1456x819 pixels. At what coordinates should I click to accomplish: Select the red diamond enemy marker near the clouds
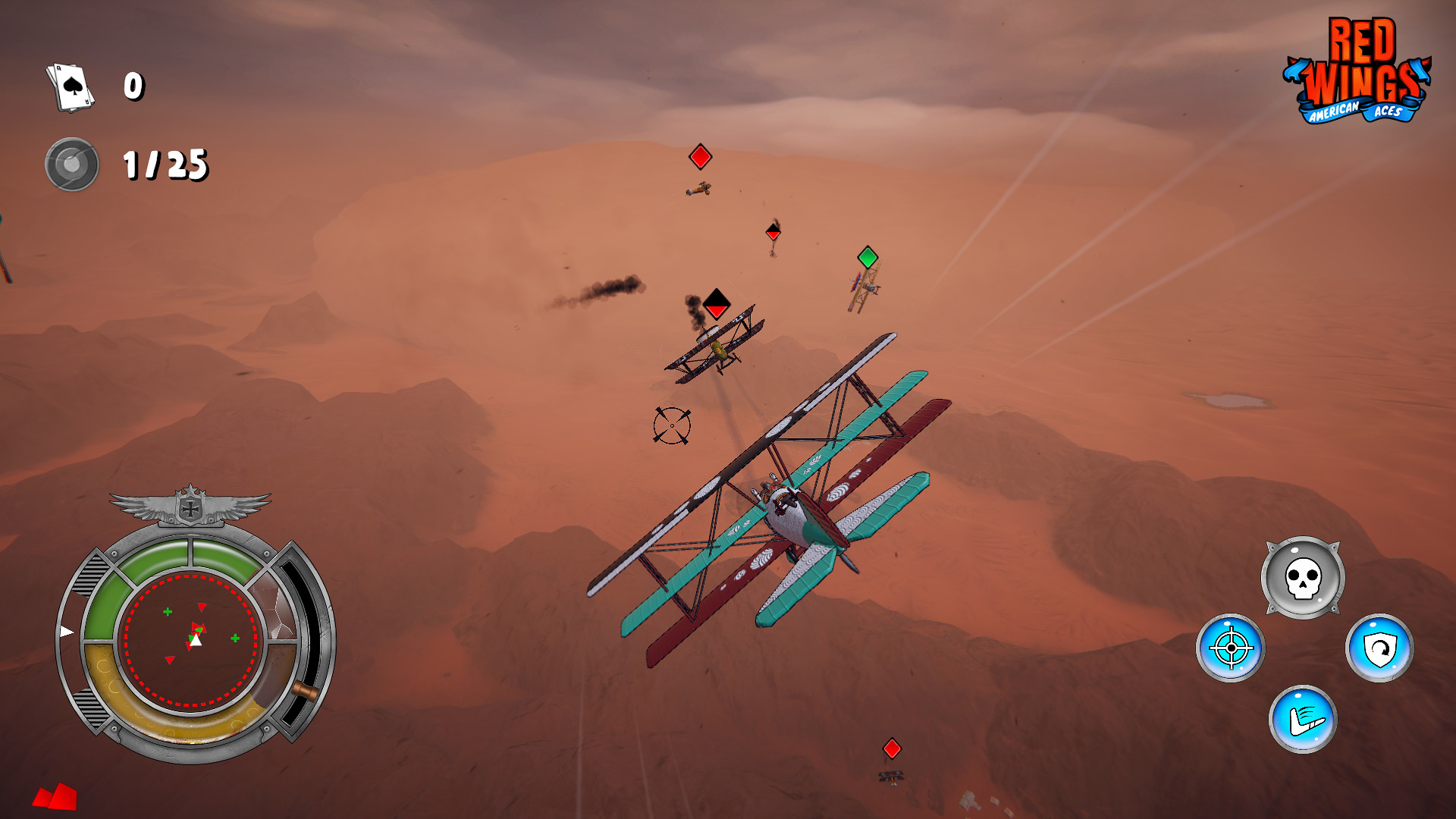pos(699,157)
